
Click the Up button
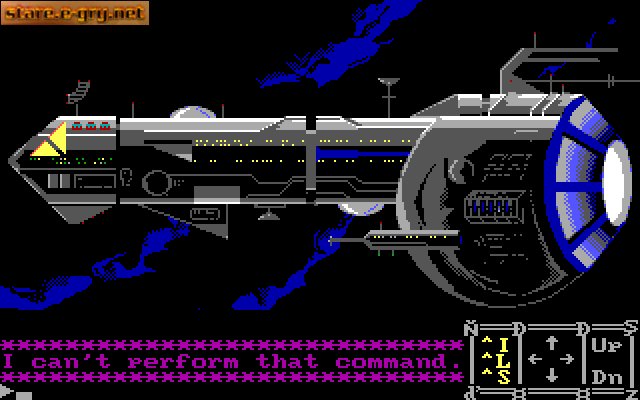click(x=607, y=345)
